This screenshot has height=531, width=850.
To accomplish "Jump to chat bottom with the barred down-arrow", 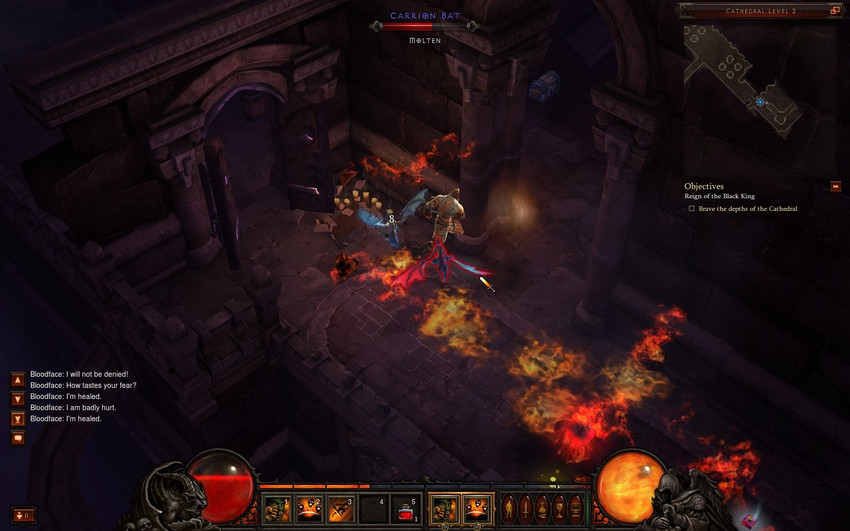I will click(17, 419).
